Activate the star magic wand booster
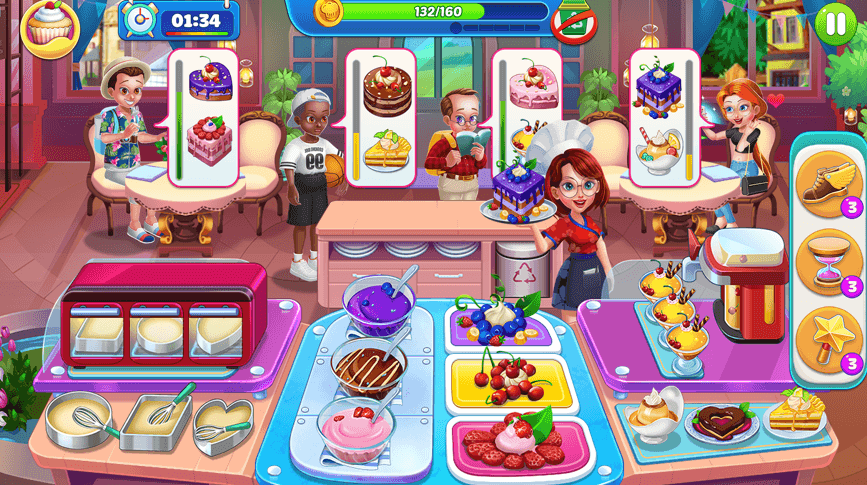The image size is (867, 485). 821,339
